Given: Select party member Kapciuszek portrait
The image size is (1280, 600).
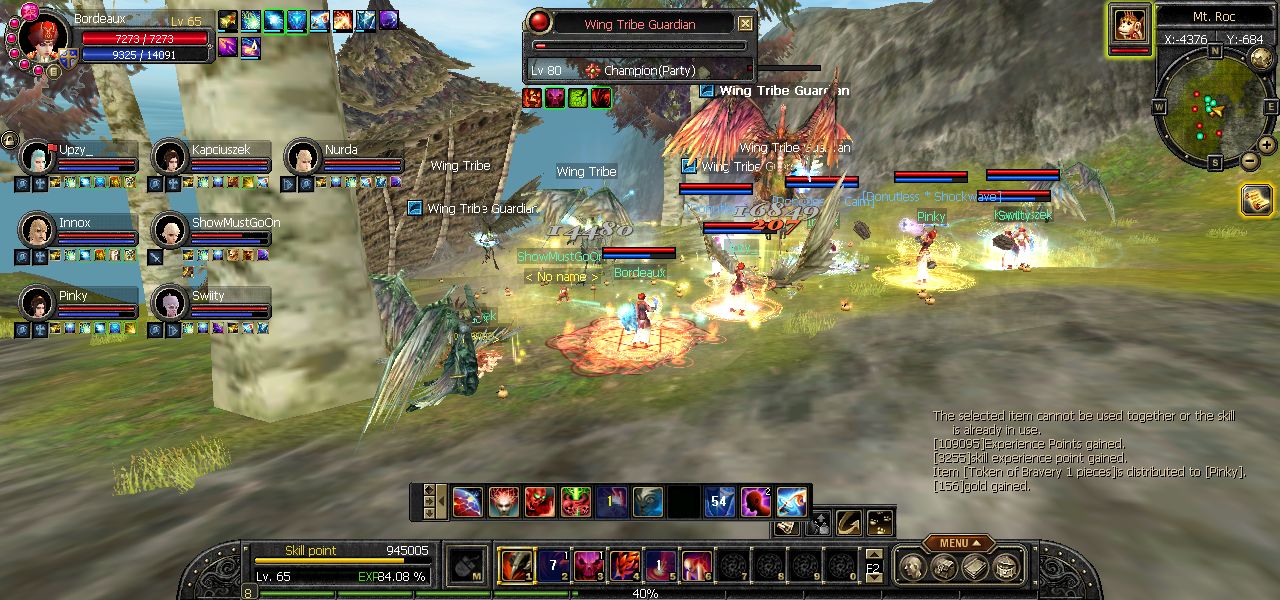Looking at the screenshot, I should pyautogui.click(x=170, y=158).
